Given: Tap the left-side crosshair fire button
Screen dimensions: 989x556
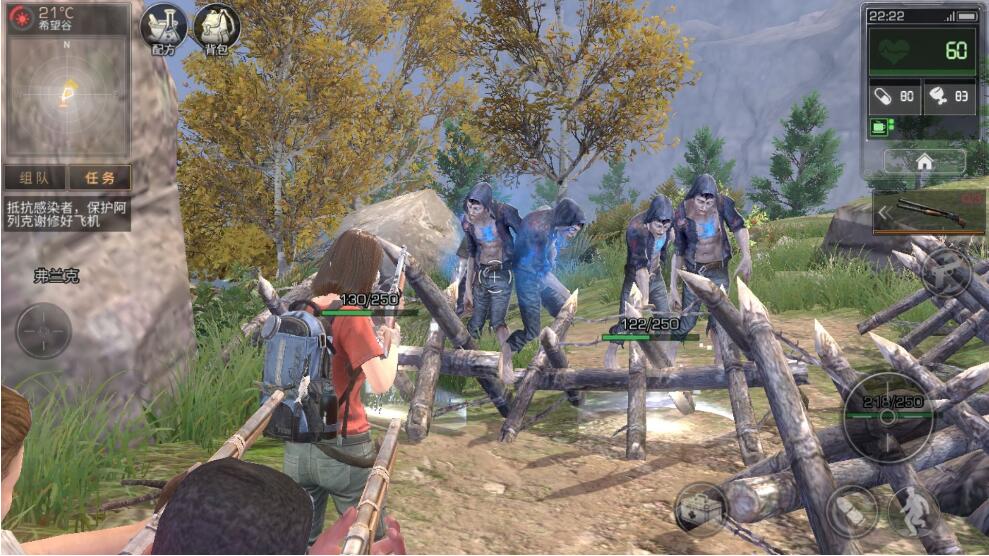Looking at the screenshot, I should click(x=43, y=330).
